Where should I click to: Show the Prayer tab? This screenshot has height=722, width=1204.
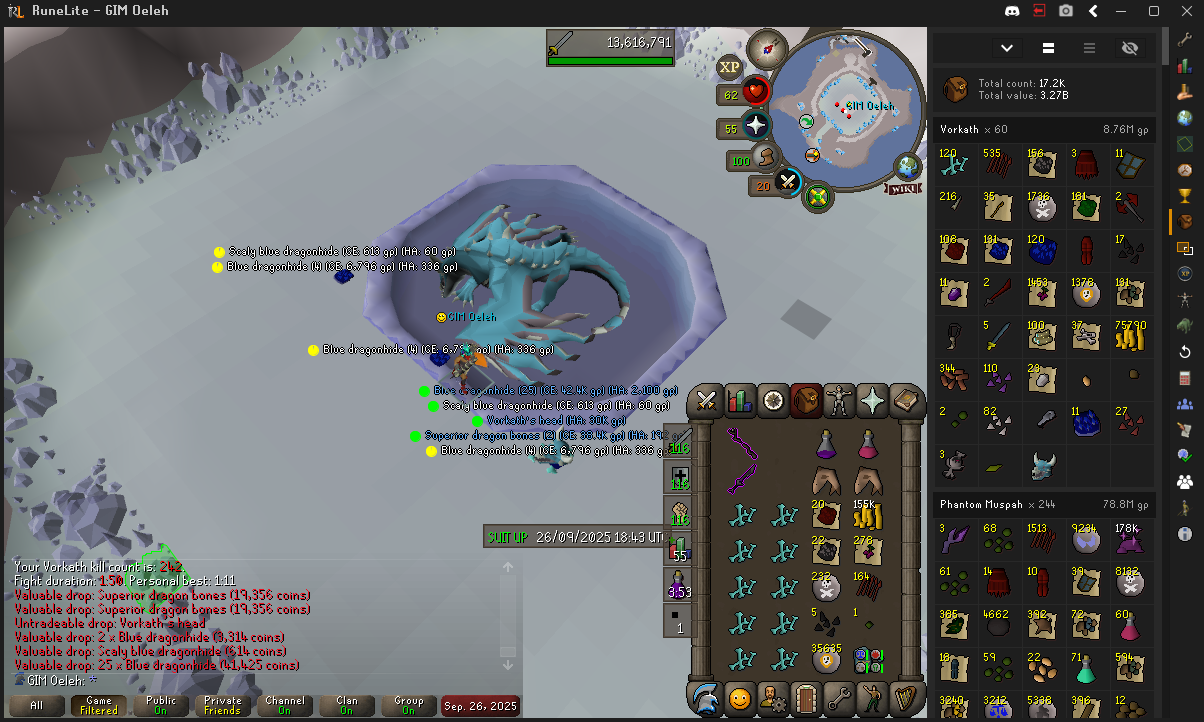pos(872,401)
